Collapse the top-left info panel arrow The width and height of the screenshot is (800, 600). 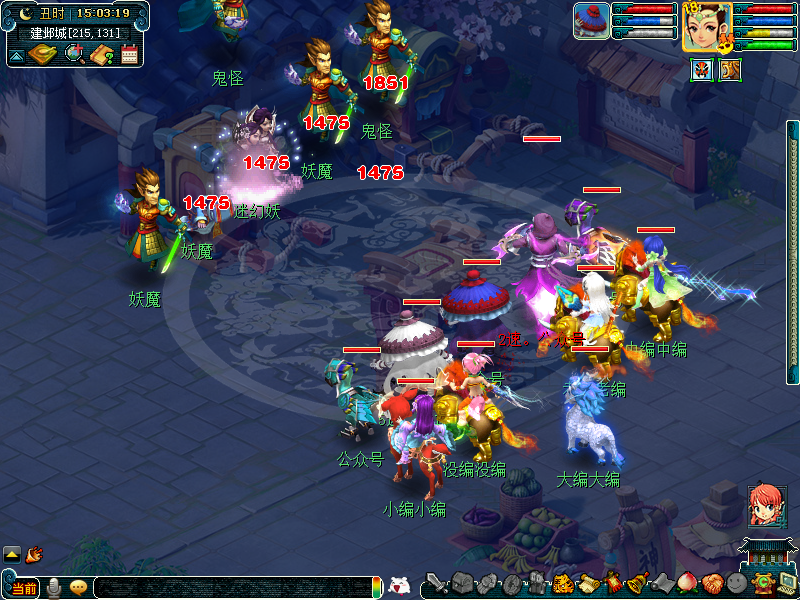[17, 56]
